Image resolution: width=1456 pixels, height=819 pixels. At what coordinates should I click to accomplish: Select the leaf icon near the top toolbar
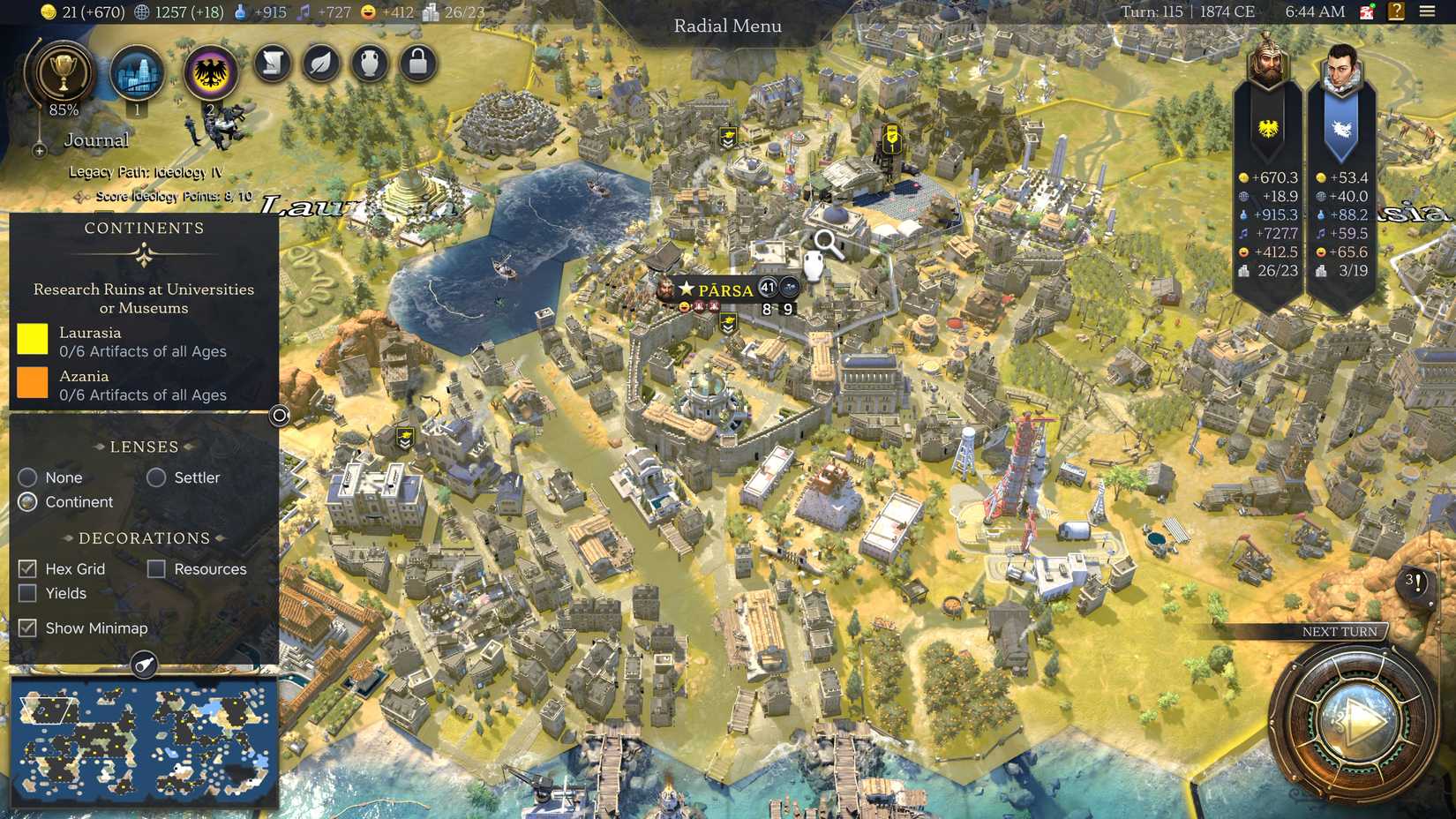tap(320, 63)
